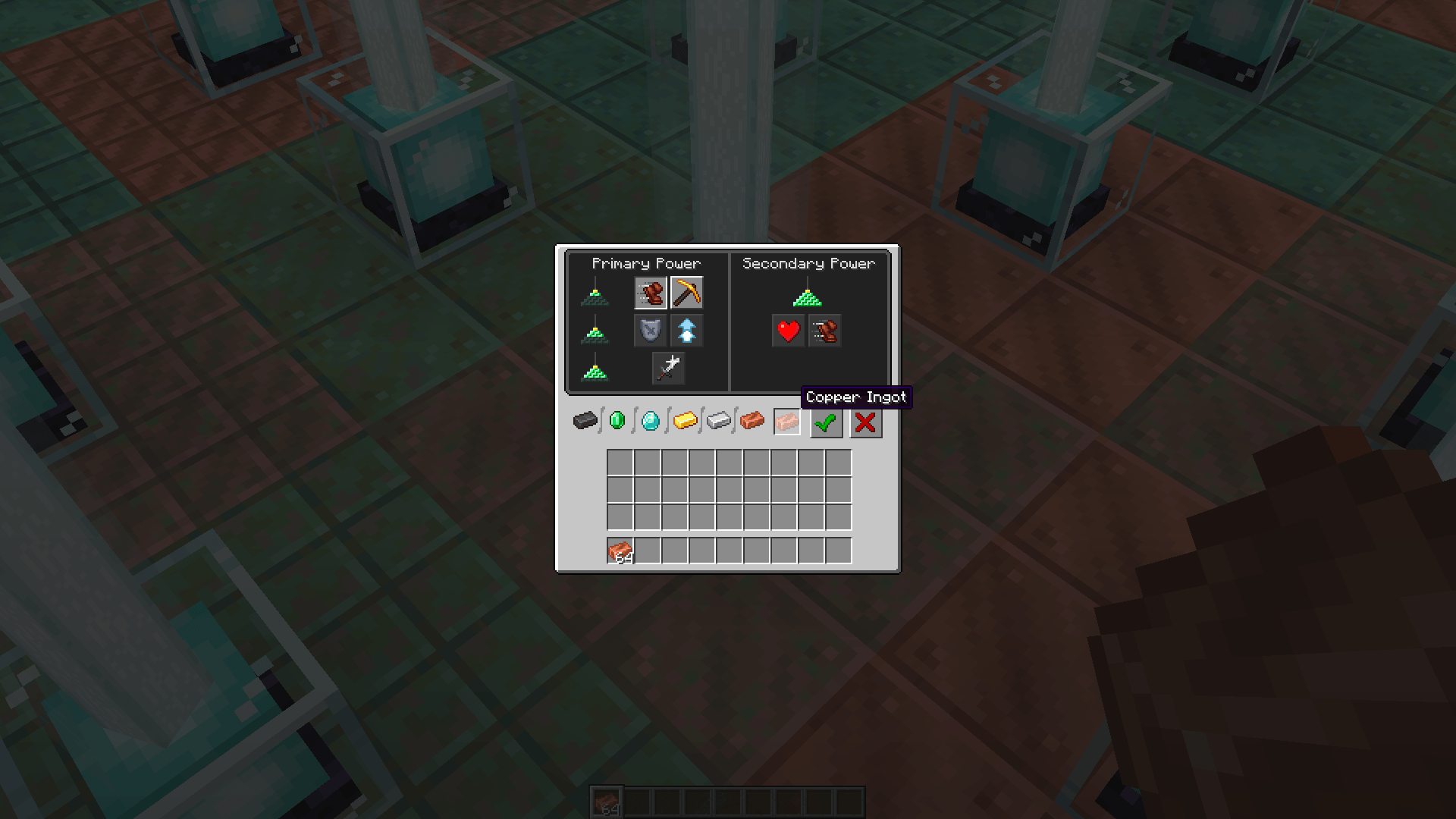
Task: Click the beacon payment slot showing ghost copper
Action: pos(786,422)
